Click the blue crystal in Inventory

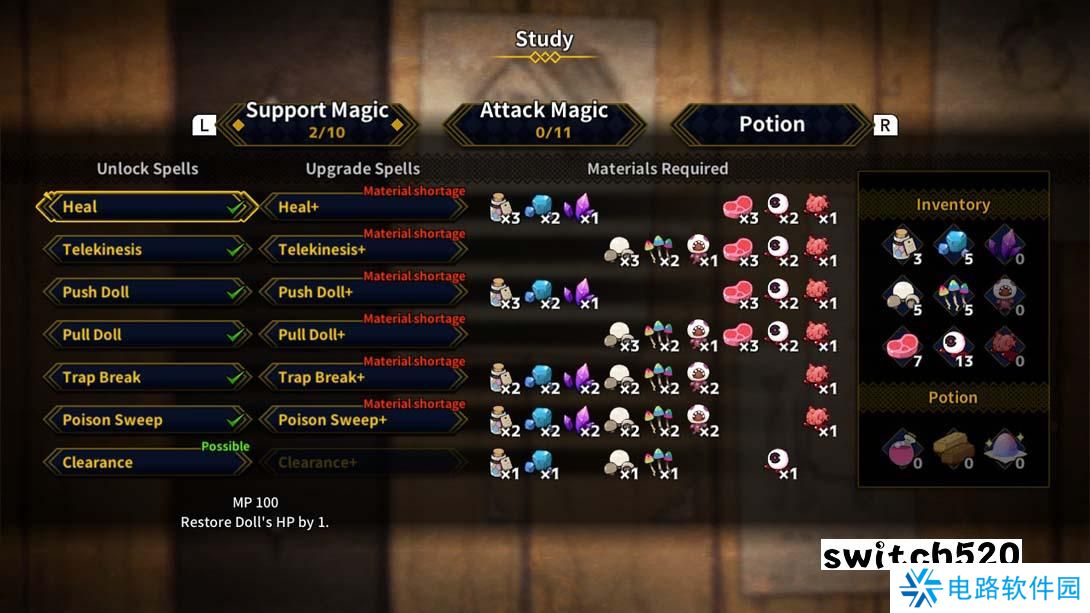point(952,244)
